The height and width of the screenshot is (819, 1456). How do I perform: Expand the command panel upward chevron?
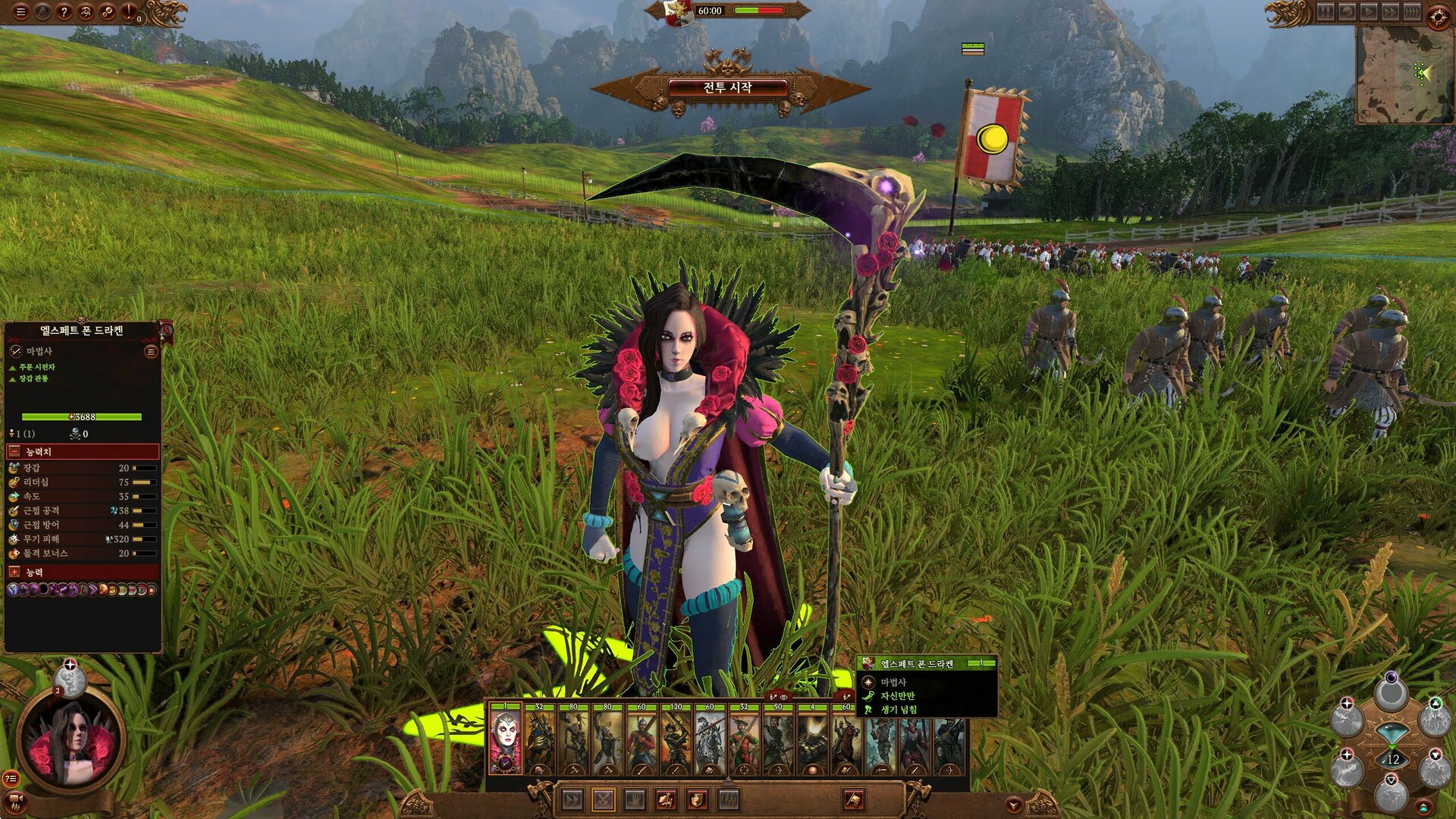click(728, 782)
